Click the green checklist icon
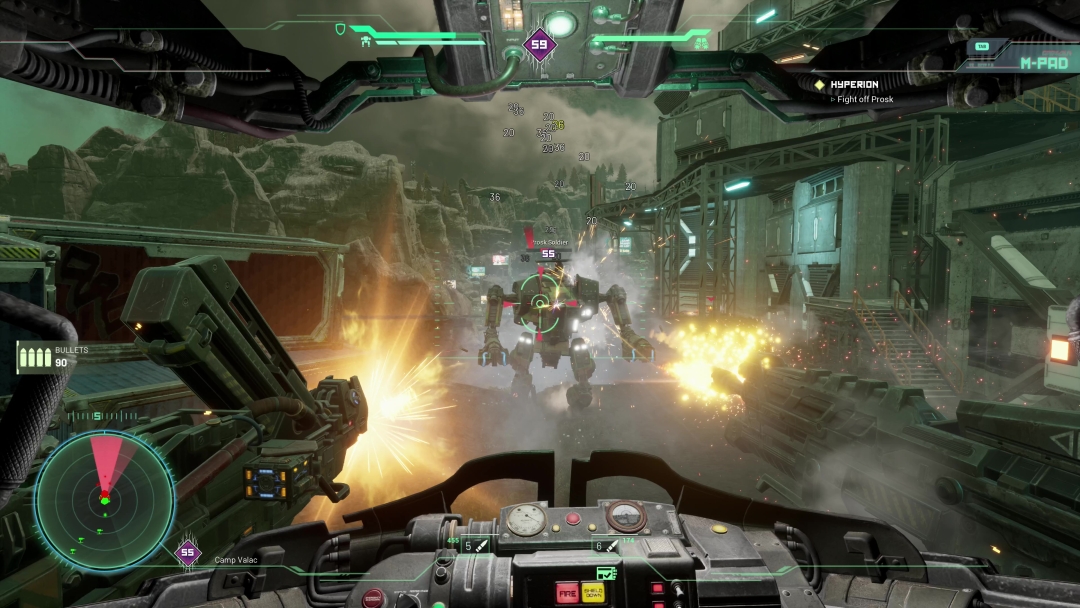The height and width of the screenshot is (608, 1080). click(x=605, y=573)
